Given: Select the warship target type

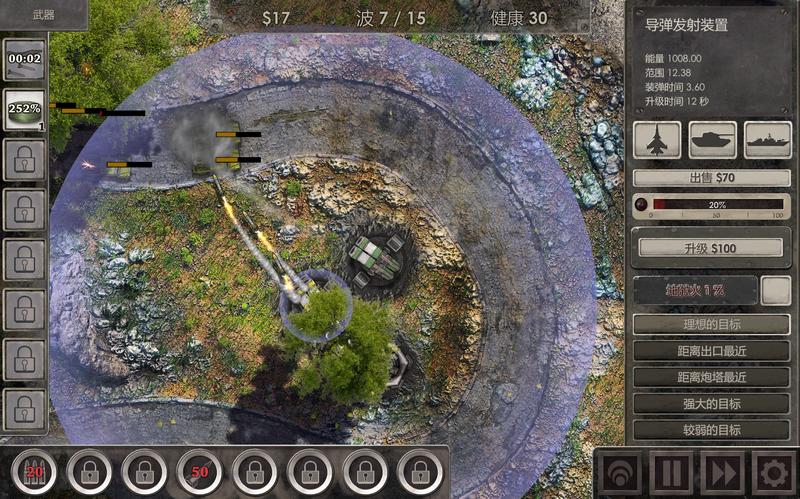Looking at the screenshot, I should tap(767, 140).
